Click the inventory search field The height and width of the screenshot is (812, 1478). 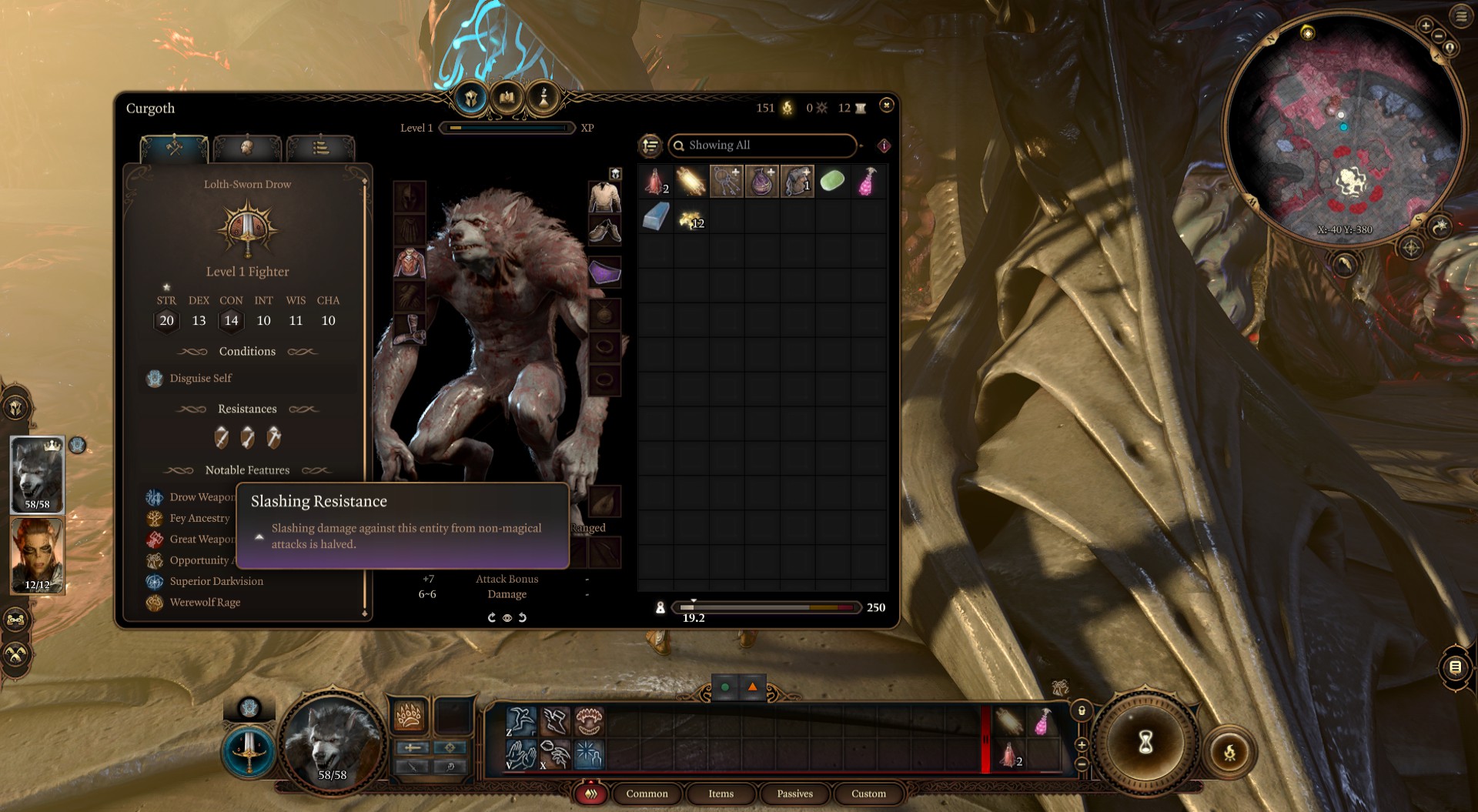pos(762,145)
